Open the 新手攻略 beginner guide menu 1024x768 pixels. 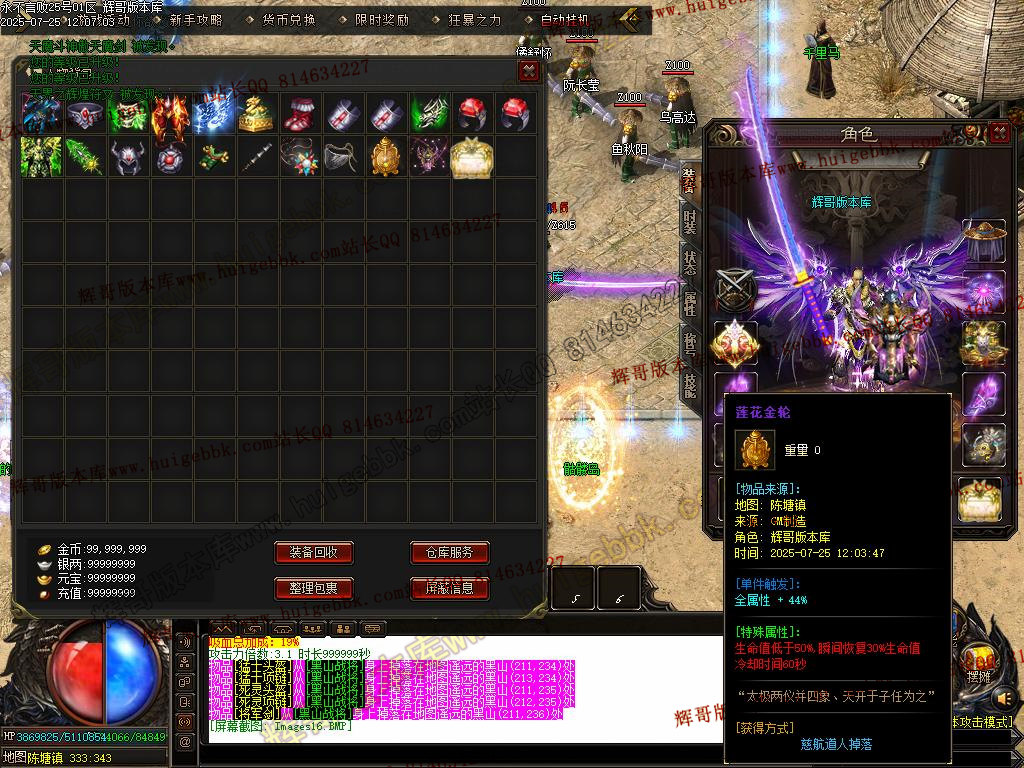click(x=196, y=19)
